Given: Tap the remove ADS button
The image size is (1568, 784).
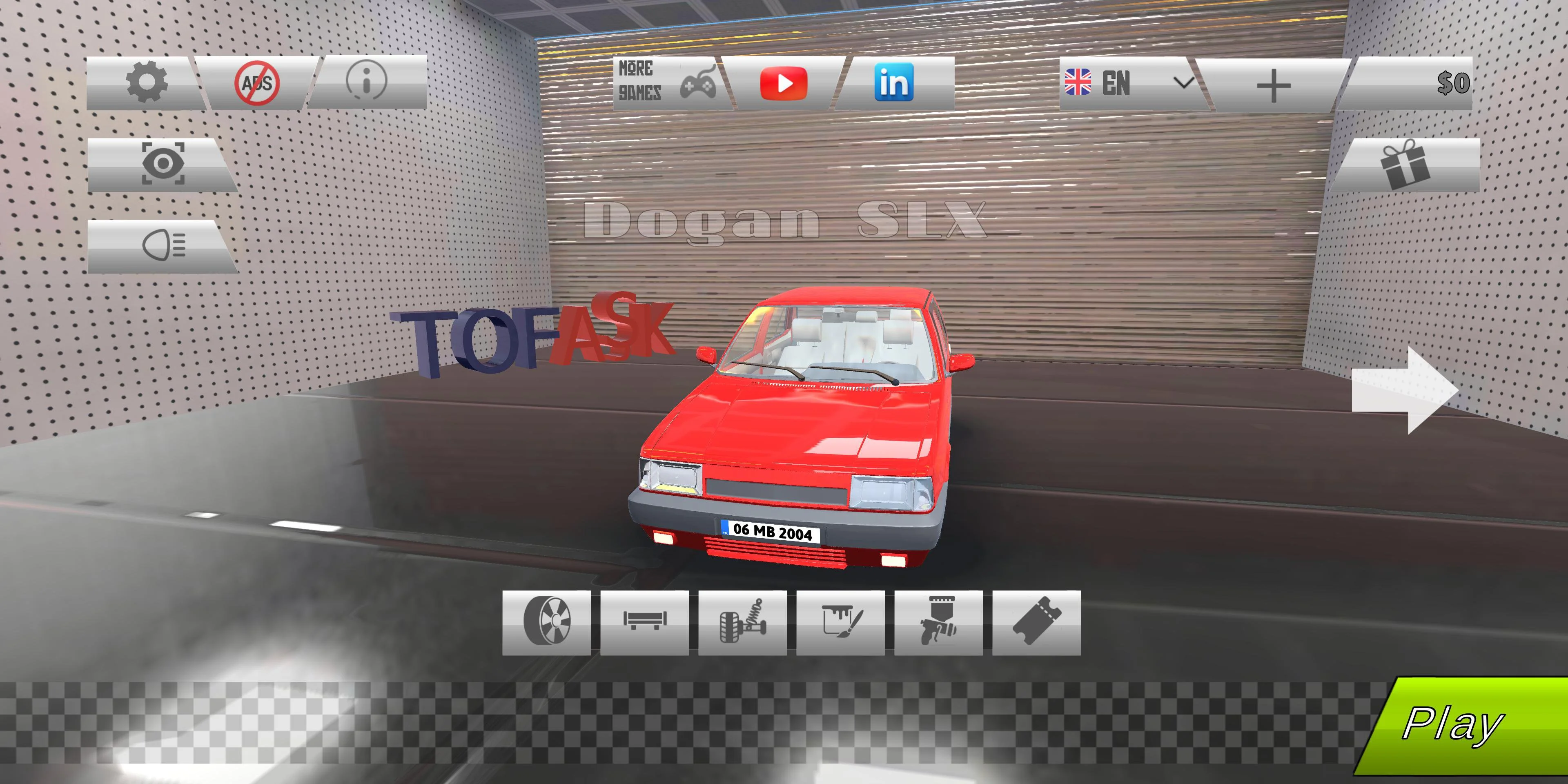Looking at the screenshot, I should [257, 83].
